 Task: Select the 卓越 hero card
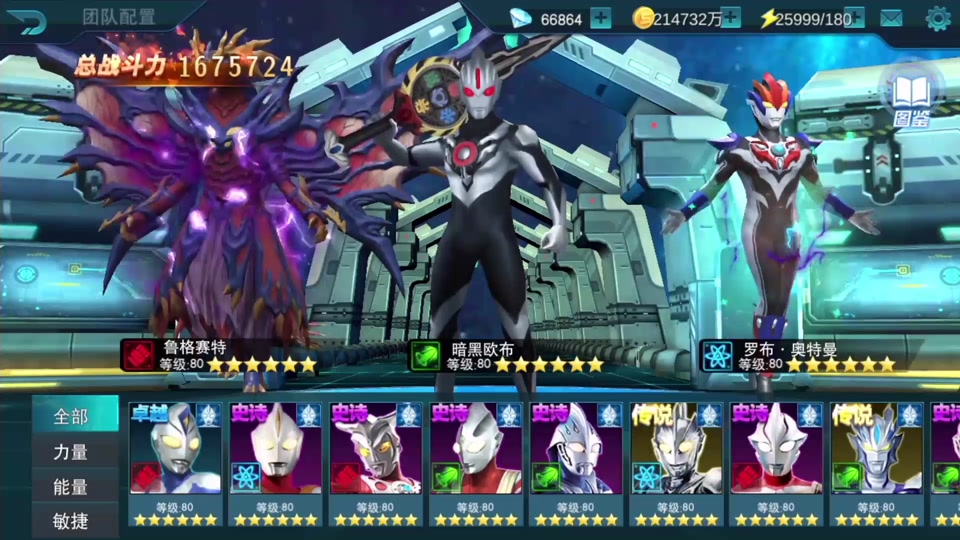[x=176, y=462]
